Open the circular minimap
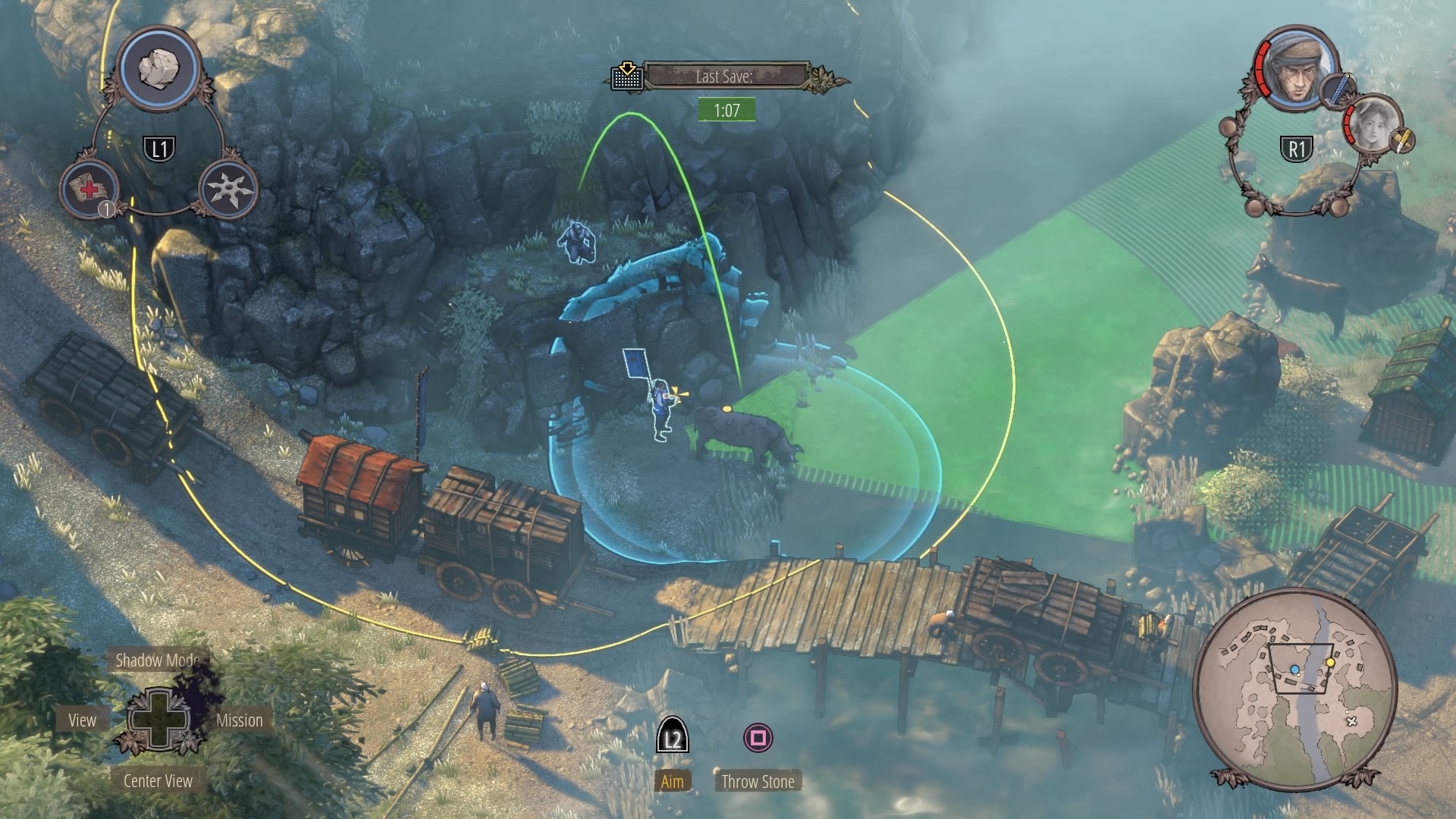This screenshot has height=819, width=1456. [1294, 687]
